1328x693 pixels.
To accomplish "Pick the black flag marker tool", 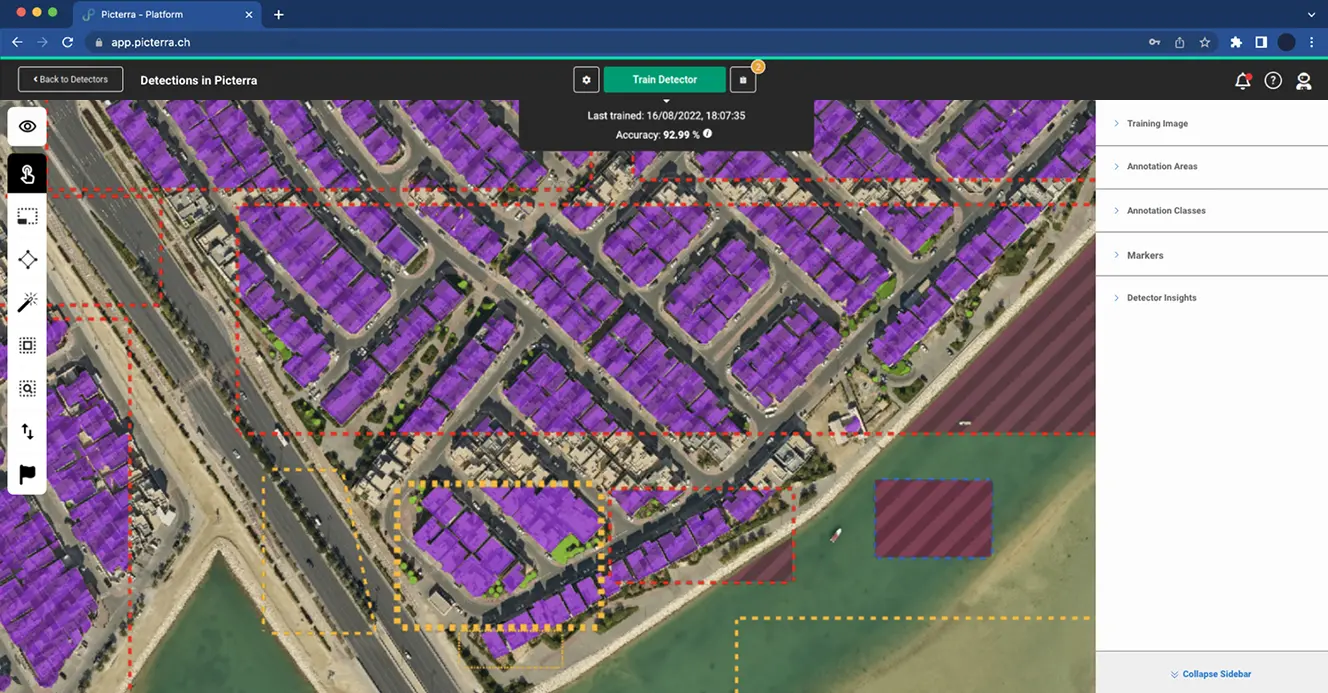I will pyautogui.click(x=27, y=474).
